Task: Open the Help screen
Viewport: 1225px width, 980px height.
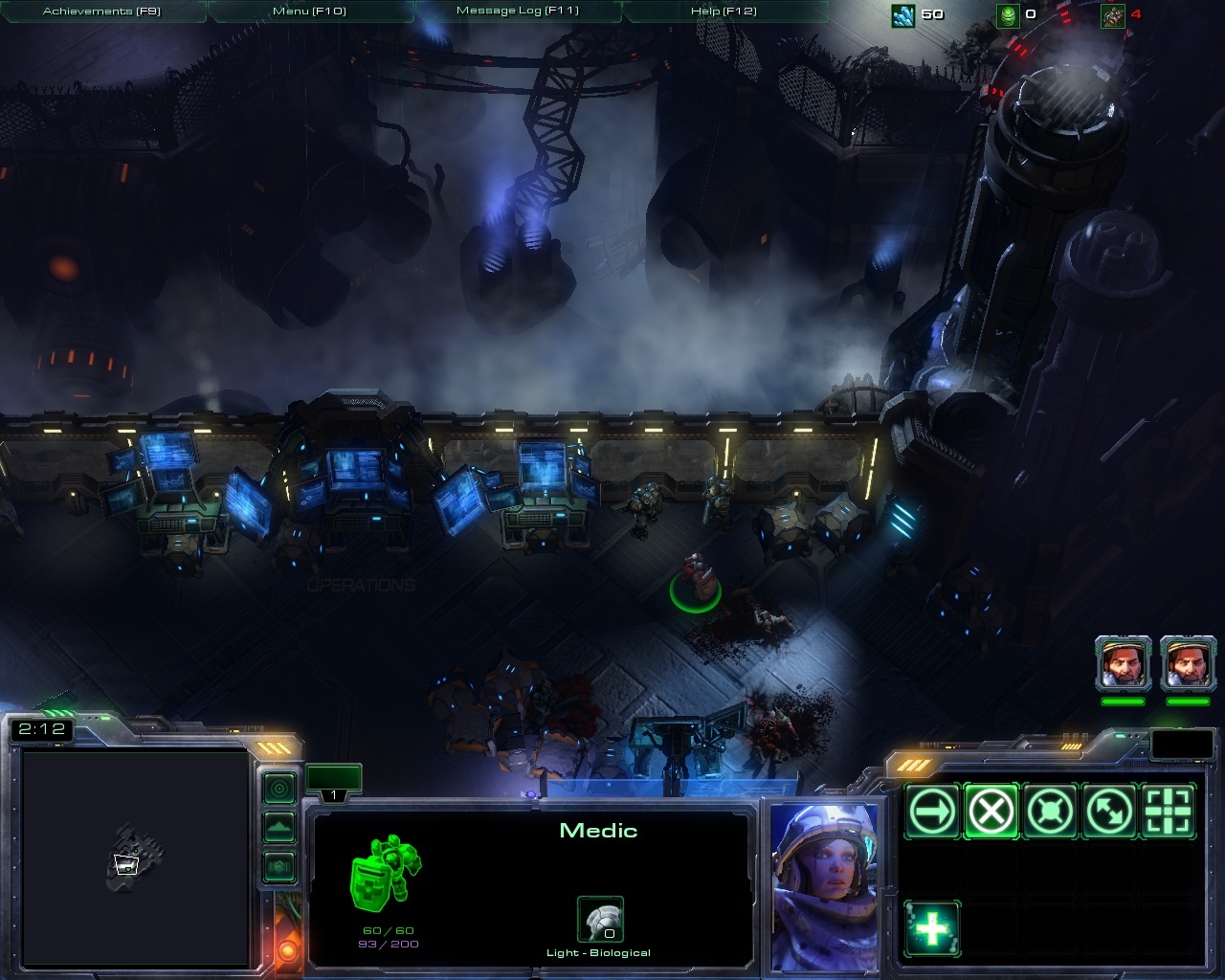Action: [724, 11]
